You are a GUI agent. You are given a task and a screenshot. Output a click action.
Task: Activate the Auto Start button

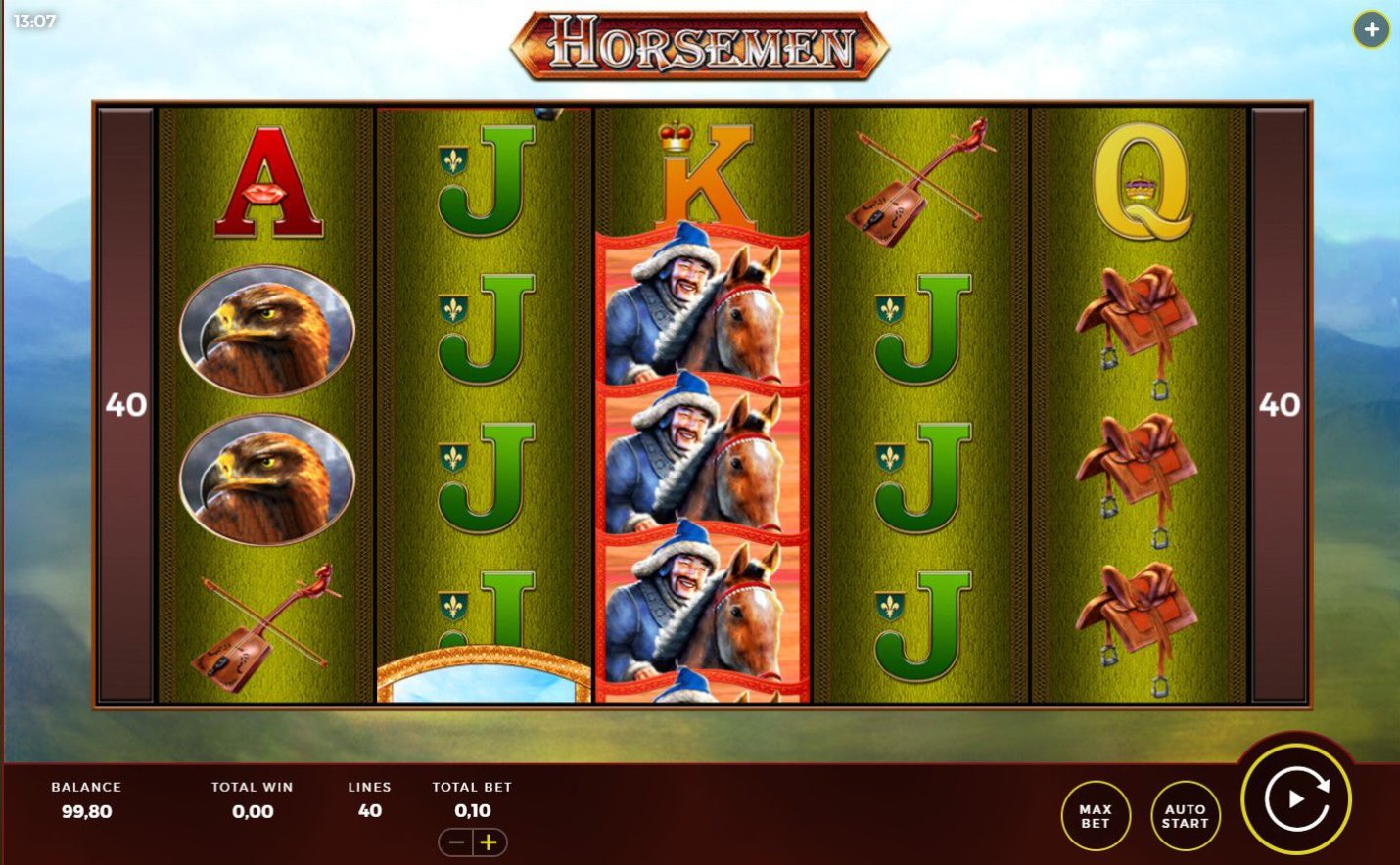(1185, 816)
